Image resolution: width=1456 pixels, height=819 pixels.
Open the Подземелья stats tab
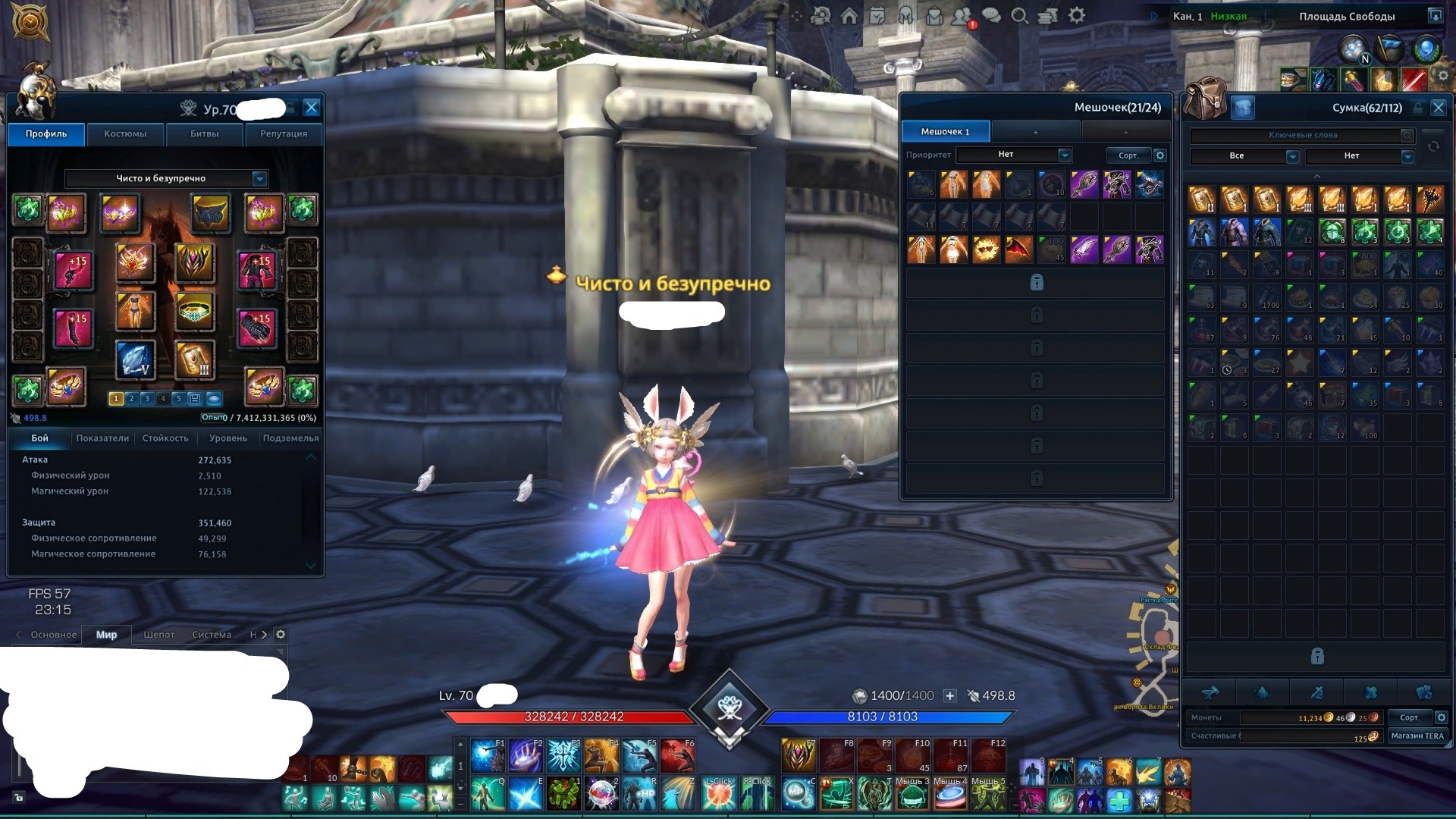pos(290,438)
